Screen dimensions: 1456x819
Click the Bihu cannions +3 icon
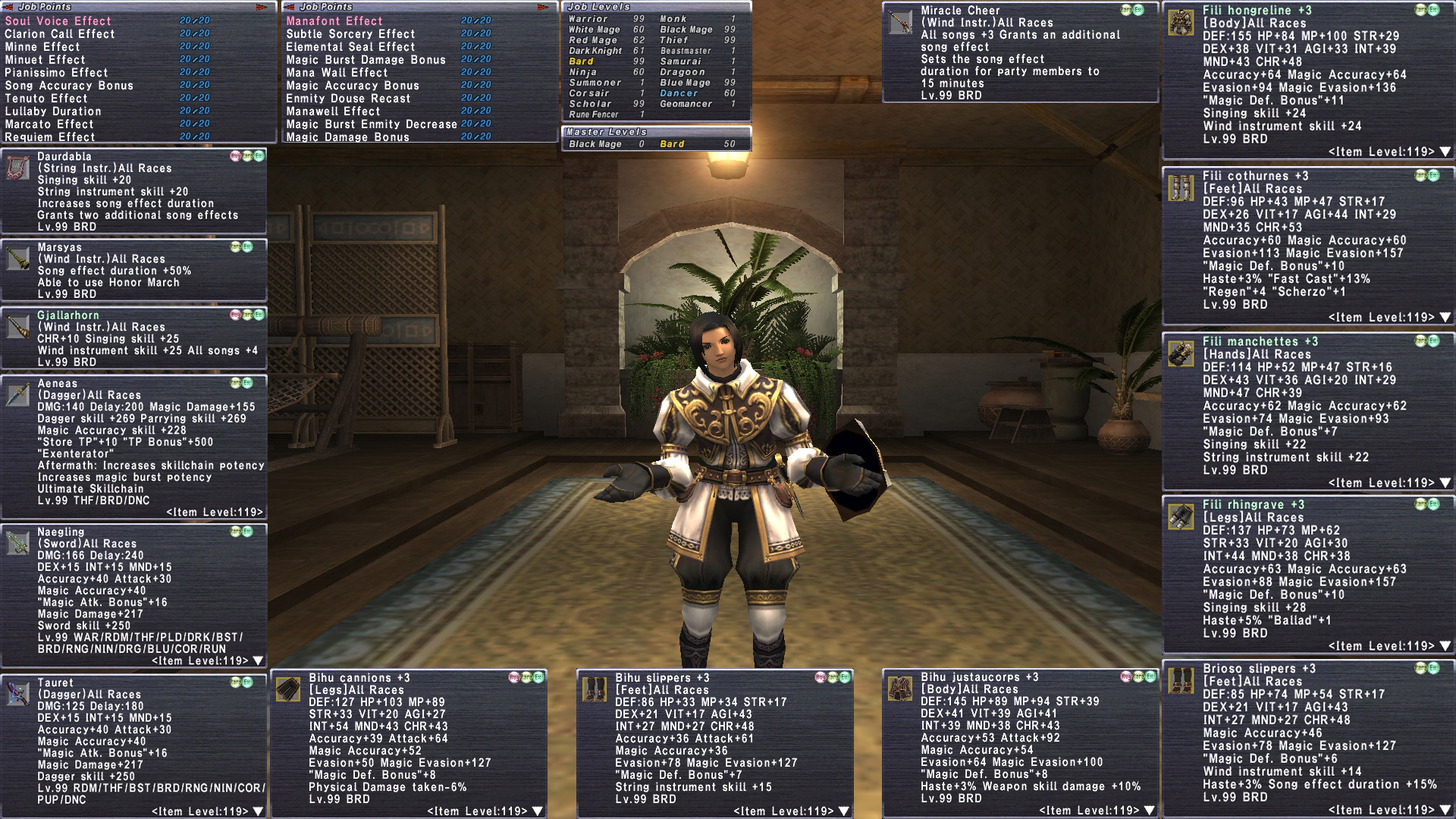tap(289, 689)
